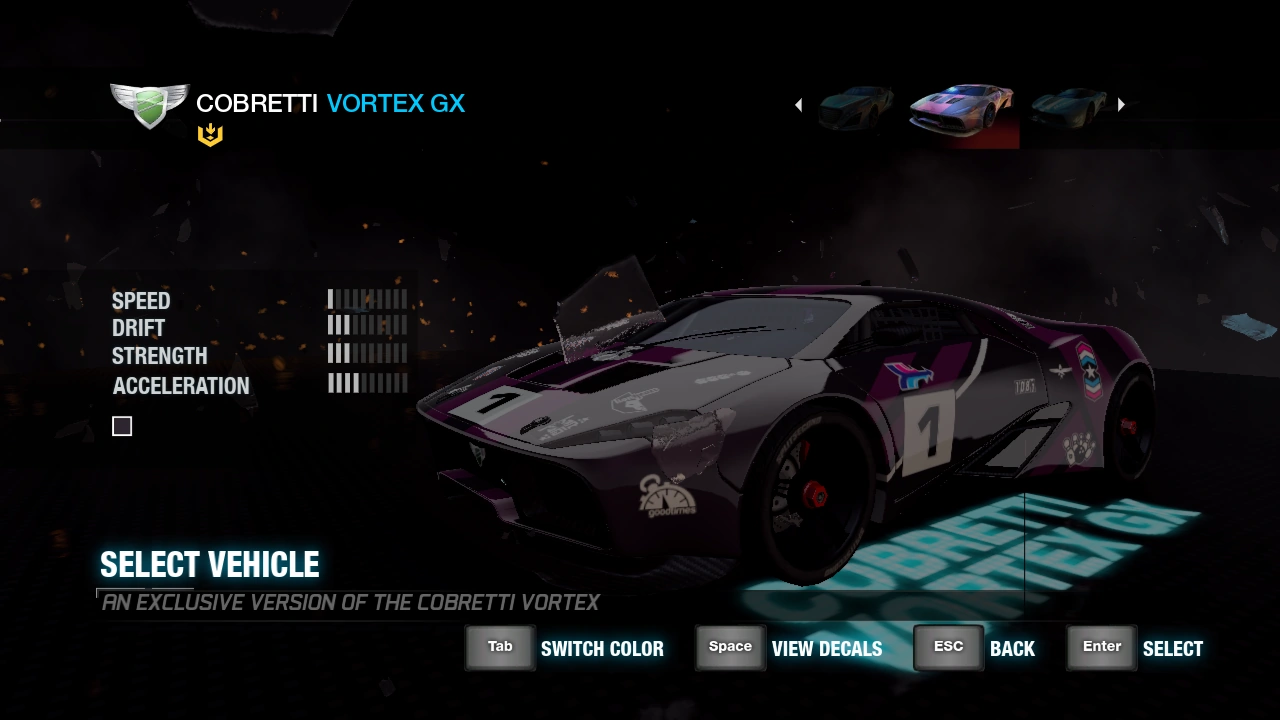This screenshot has width=1280, height=720.
Task: Click the BACK label next to ESC
Action: point(1012,648)
